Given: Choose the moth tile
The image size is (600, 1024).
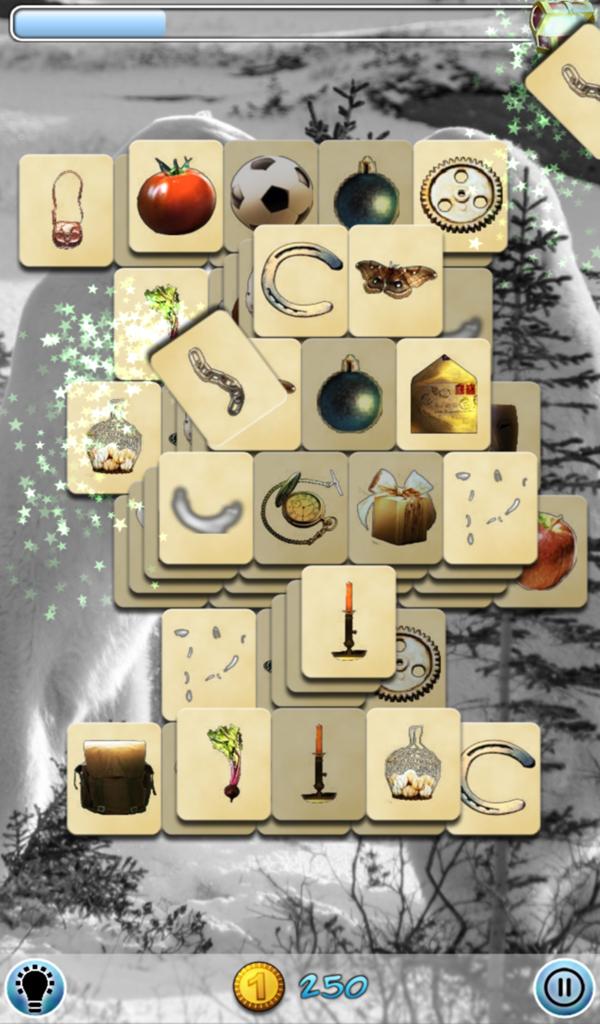Looking at the screenshot, I should click(396, 279).
